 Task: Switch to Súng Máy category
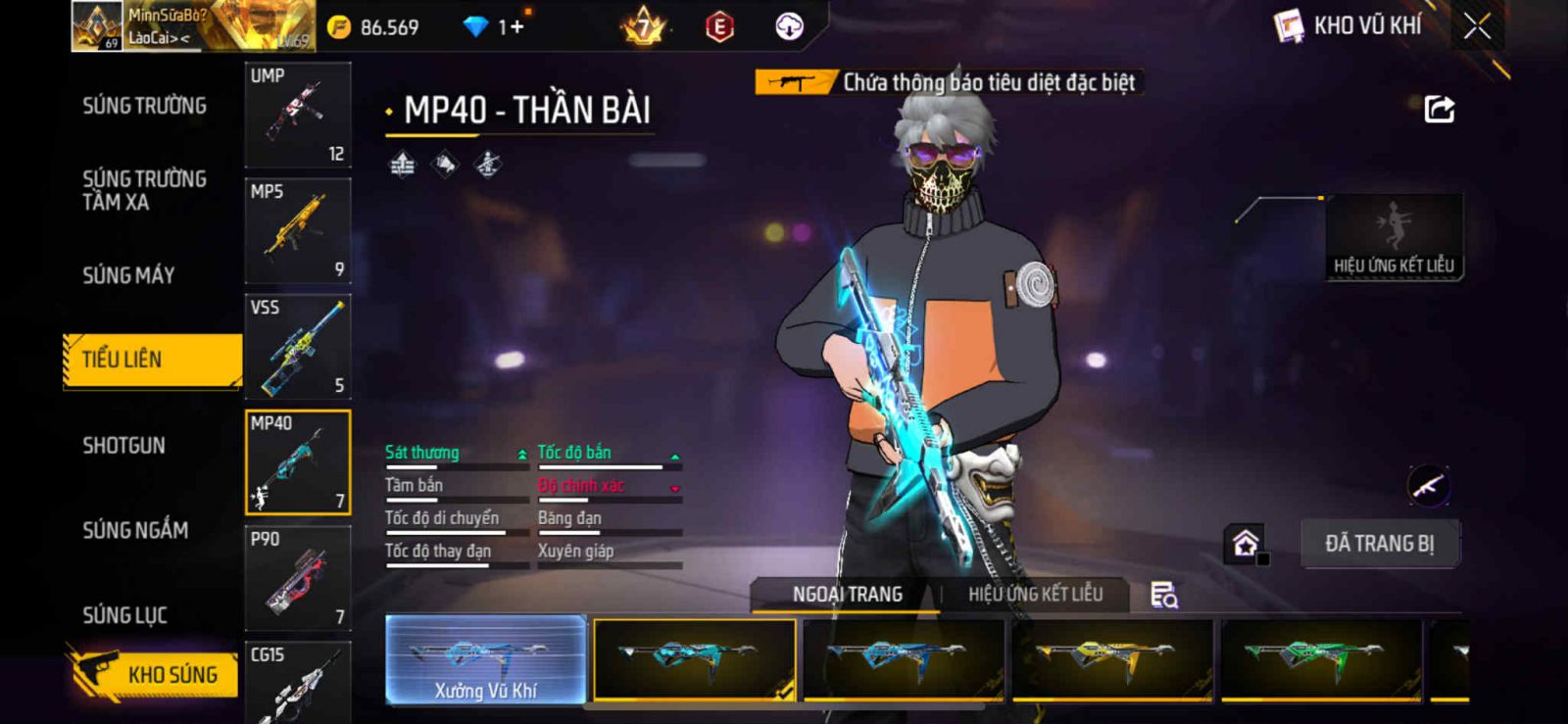[x=128, y=275]
